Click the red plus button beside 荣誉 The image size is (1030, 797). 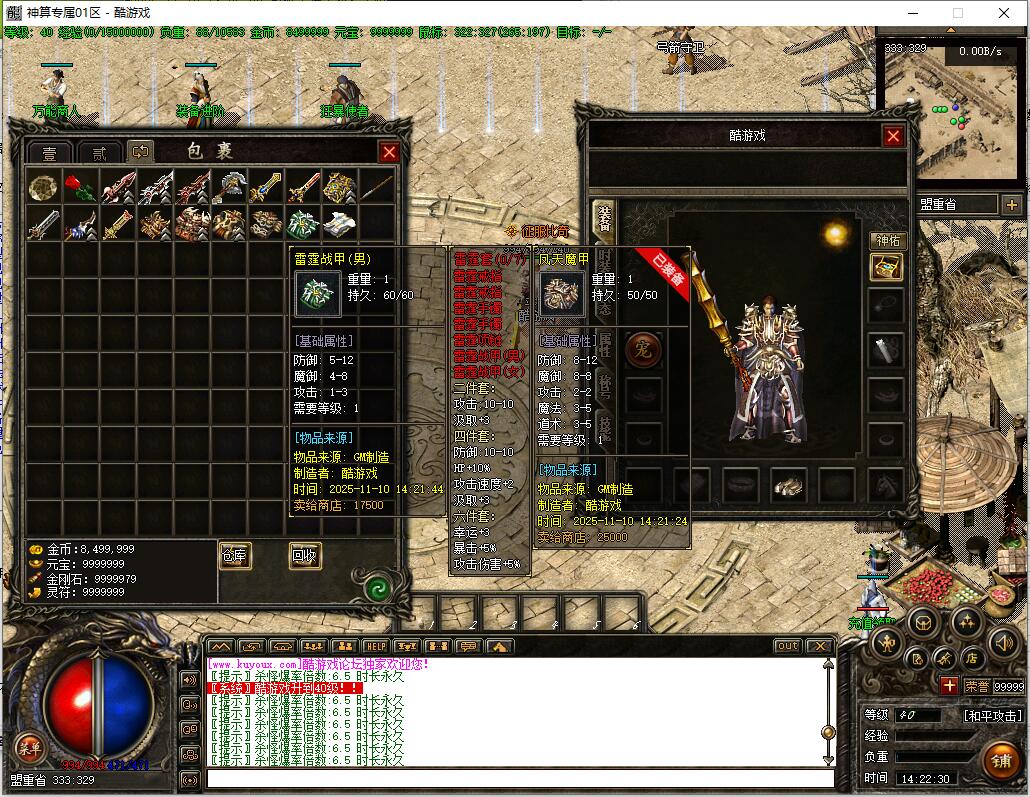949,686
